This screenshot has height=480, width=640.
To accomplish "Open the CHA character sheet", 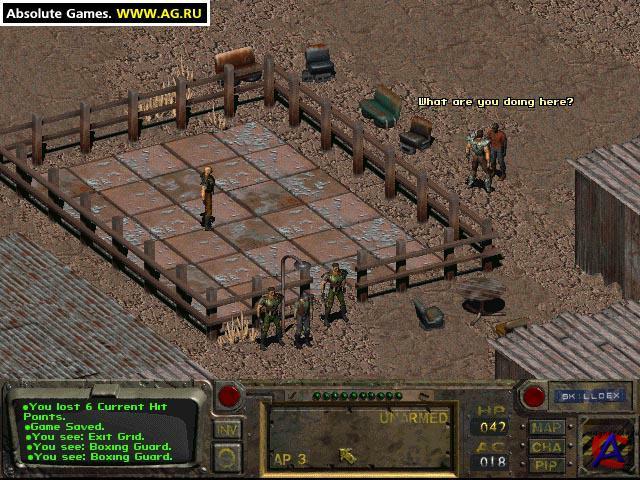I will click(547, 446).
